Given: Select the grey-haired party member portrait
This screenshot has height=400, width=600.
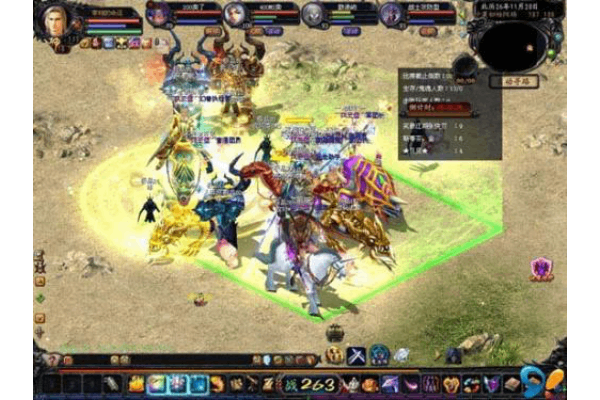Looking at the screenshot, I should (x=313, y=14).
